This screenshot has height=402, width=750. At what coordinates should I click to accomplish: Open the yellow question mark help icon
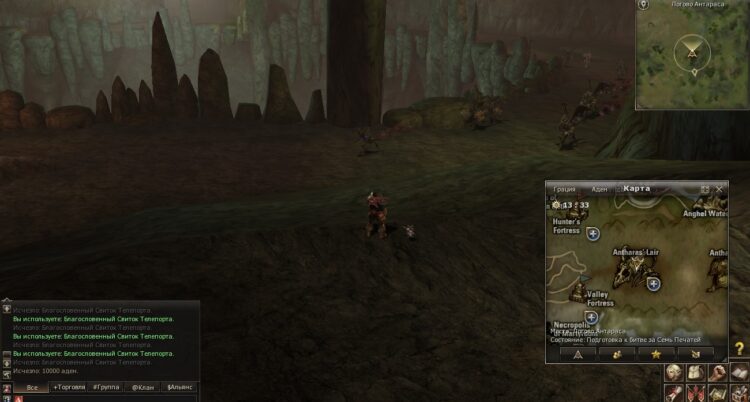pyautogui.click(x=739, y=348)
